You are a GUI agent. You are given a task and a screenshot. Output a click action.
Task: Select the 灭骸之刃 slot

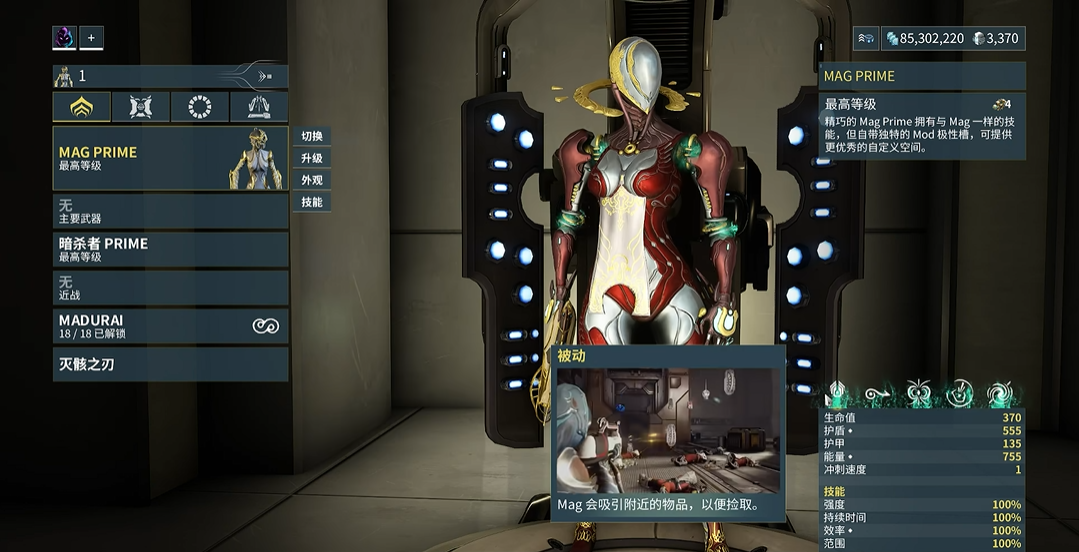tap(170, 364)
